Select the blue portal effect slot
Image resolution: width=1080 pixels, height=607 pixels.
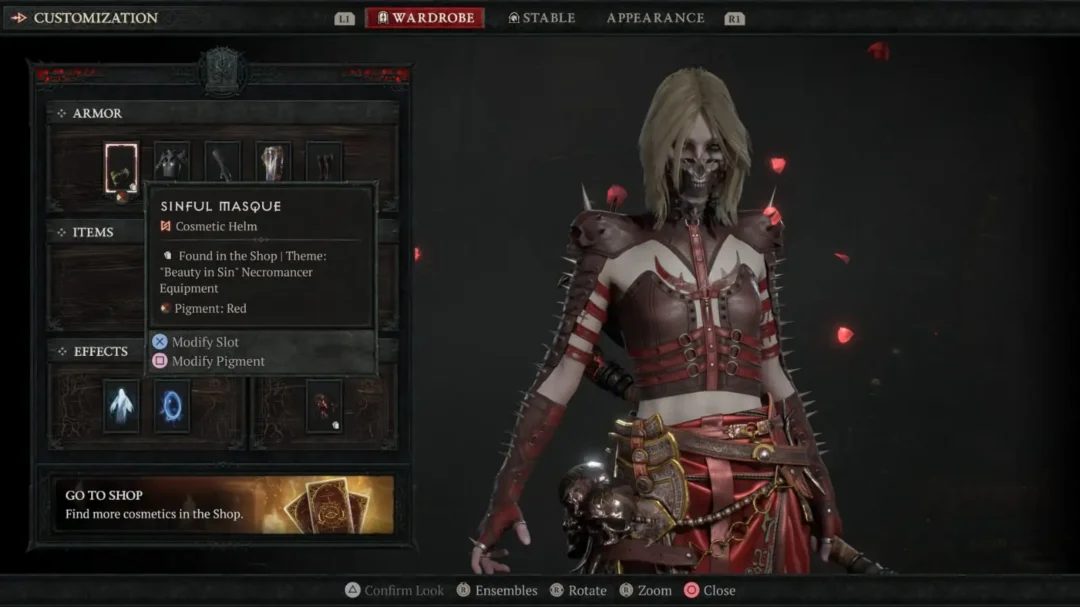172,406
